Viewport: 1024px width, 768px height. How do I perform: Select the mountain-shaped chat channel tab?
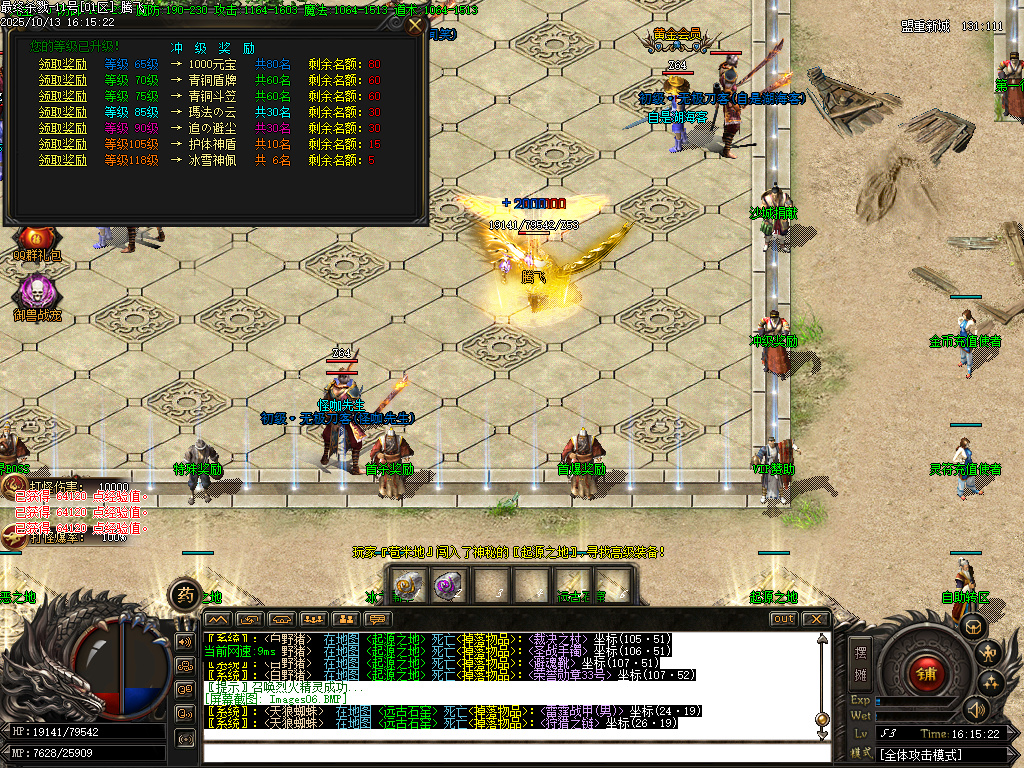click(x=218, y=619)
